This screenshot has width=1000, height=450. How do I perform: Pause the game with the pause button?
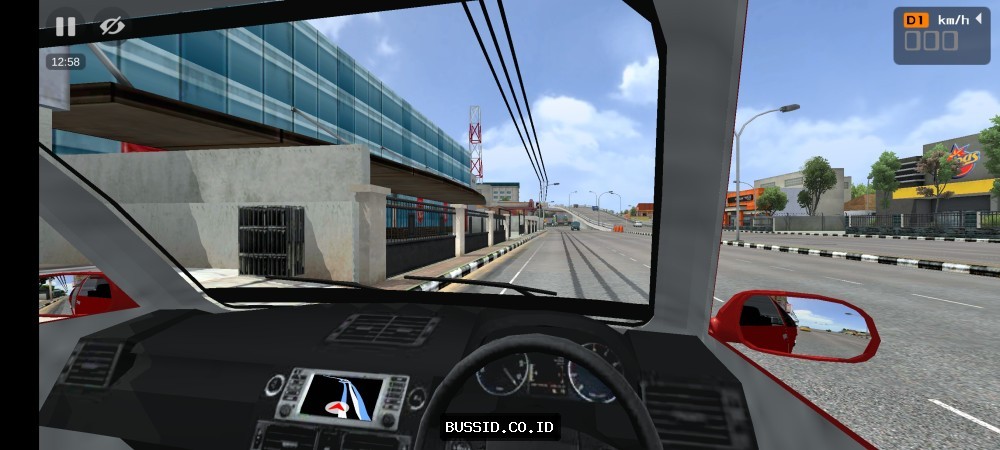(65, 26)
